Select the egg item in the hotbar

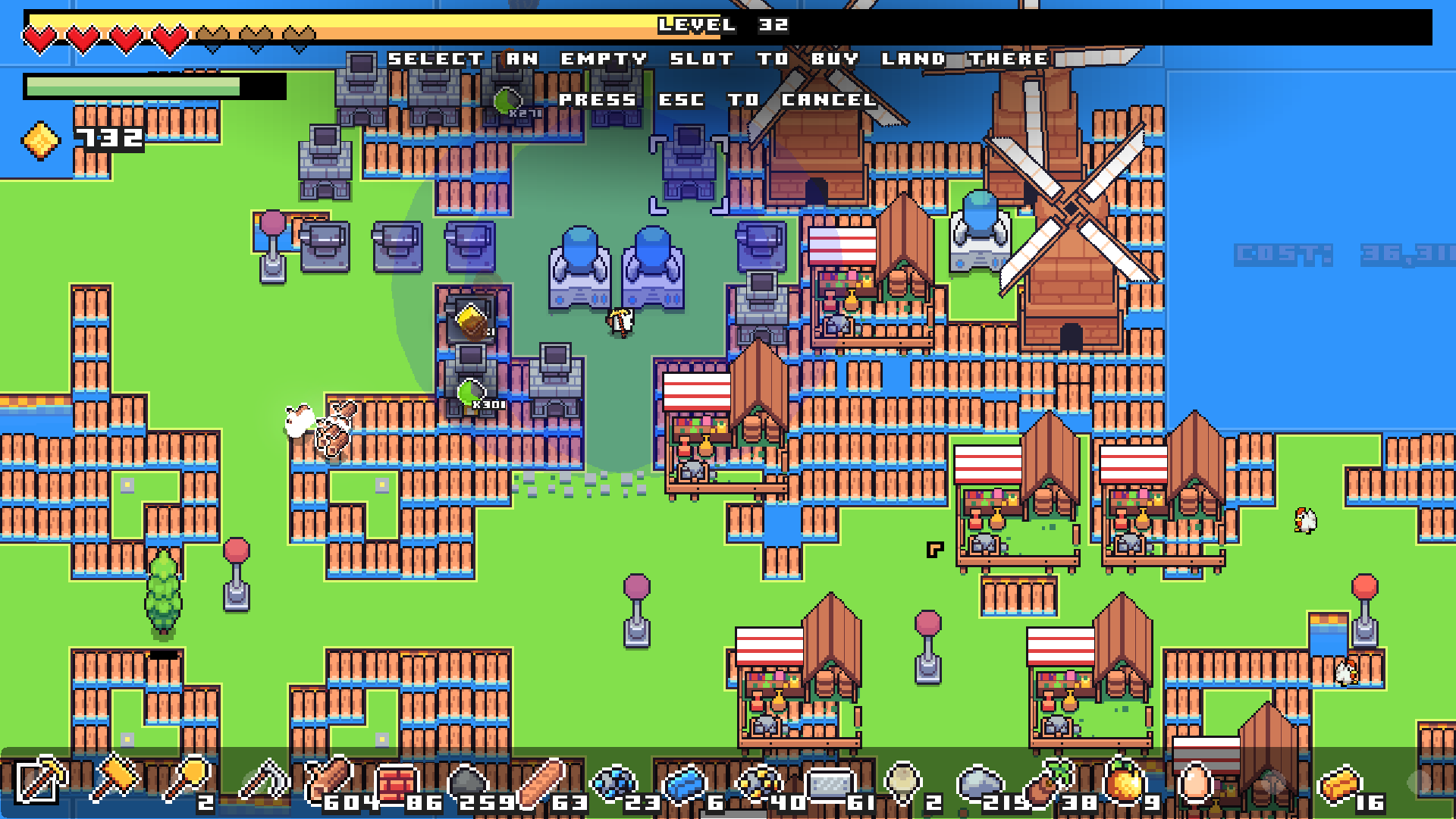click(1194, 781)
